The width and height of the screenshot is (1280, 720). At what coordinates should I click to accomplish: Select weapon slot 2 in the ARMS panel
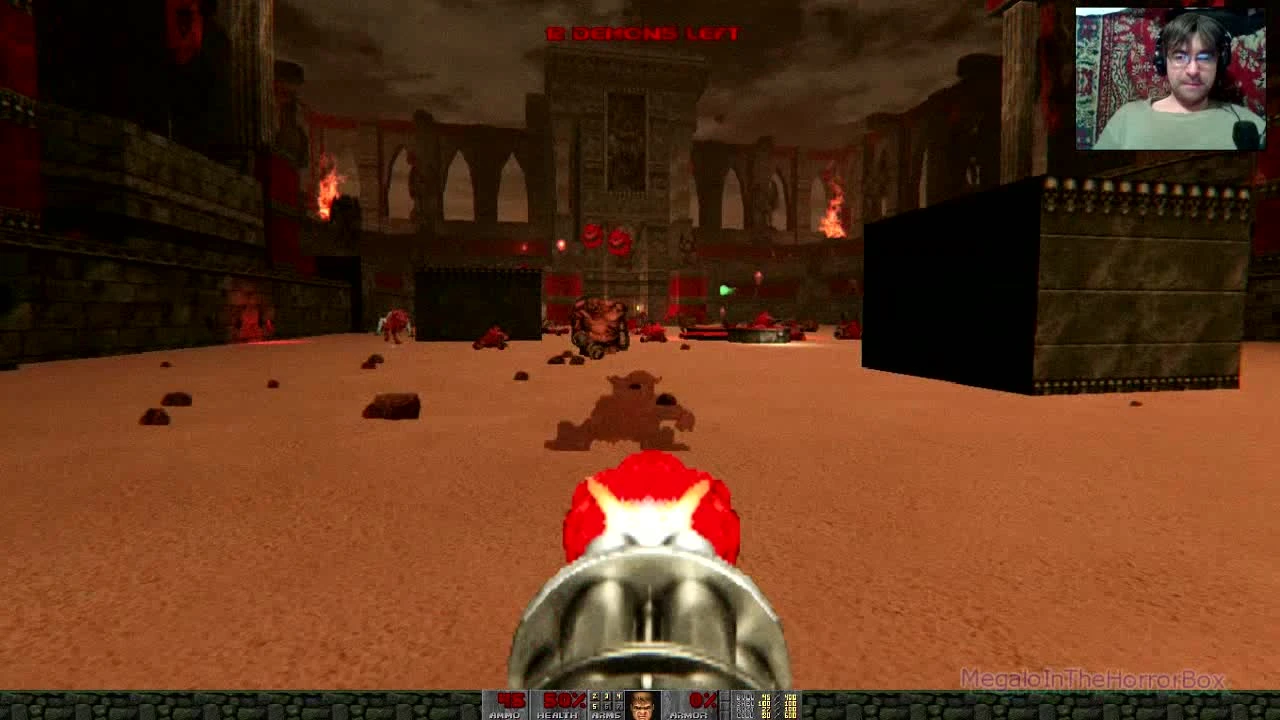(594, 697)
